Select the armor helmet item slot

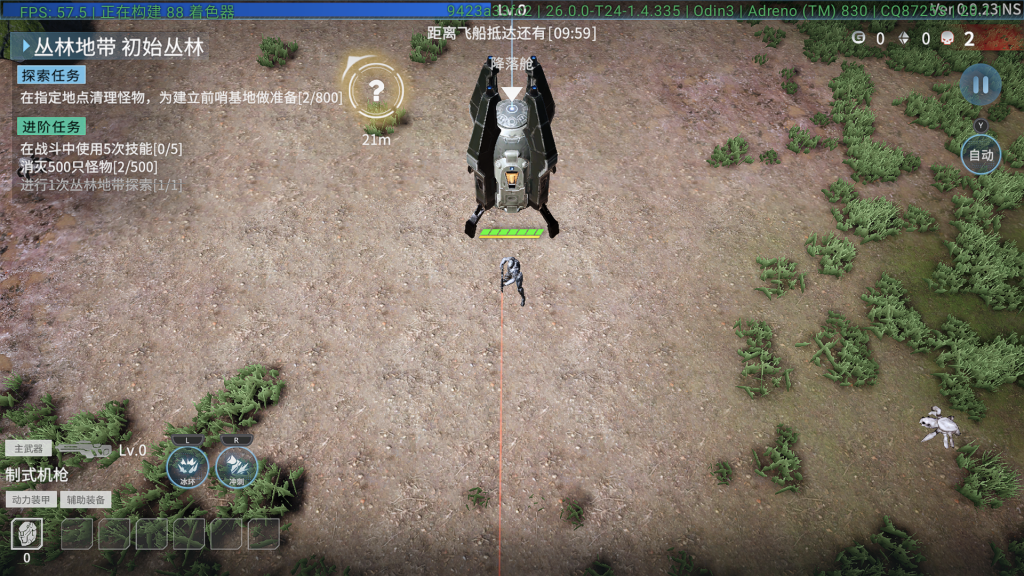(27, 534)
